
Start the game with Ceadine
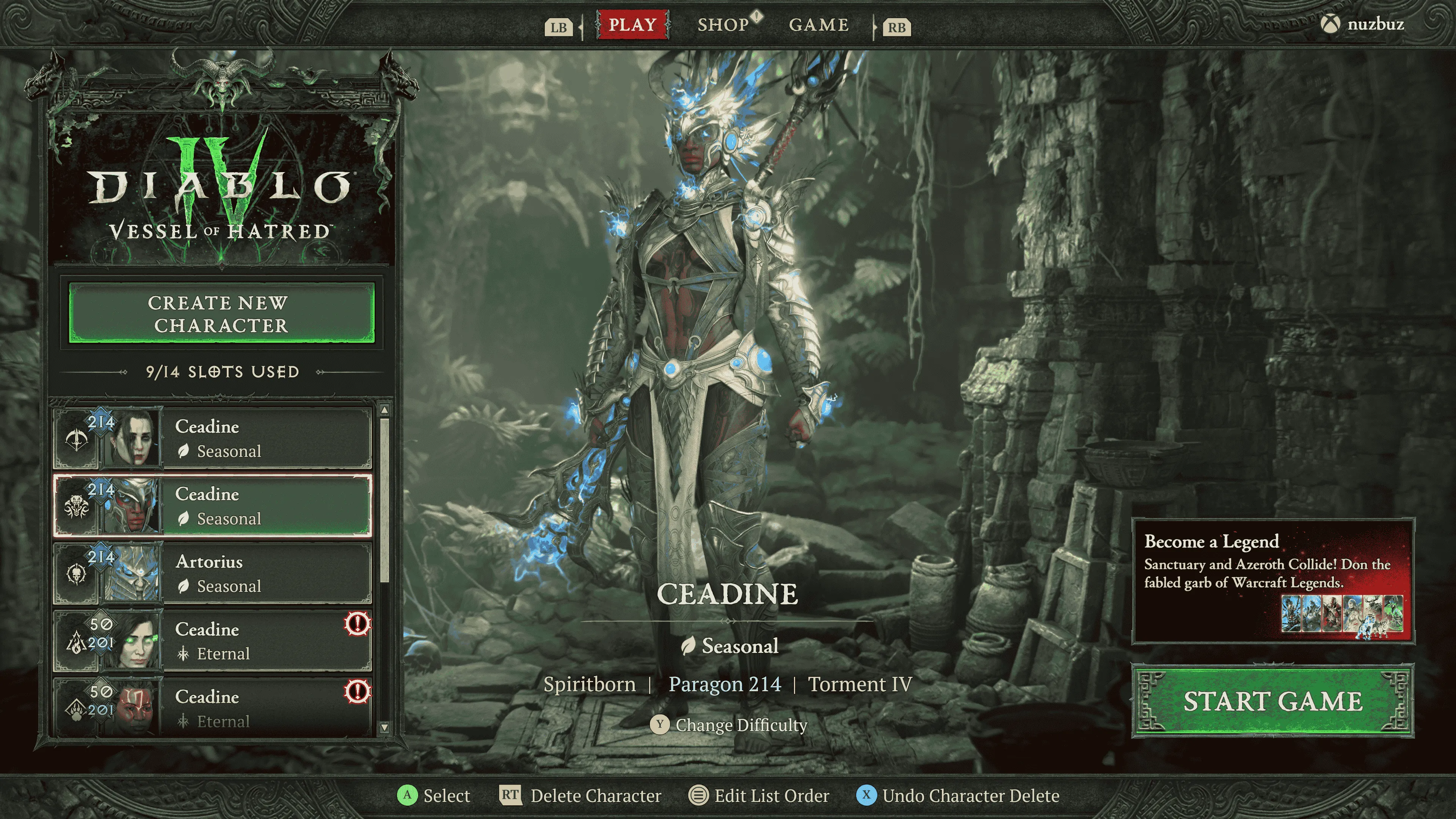tap(1272, 701)
